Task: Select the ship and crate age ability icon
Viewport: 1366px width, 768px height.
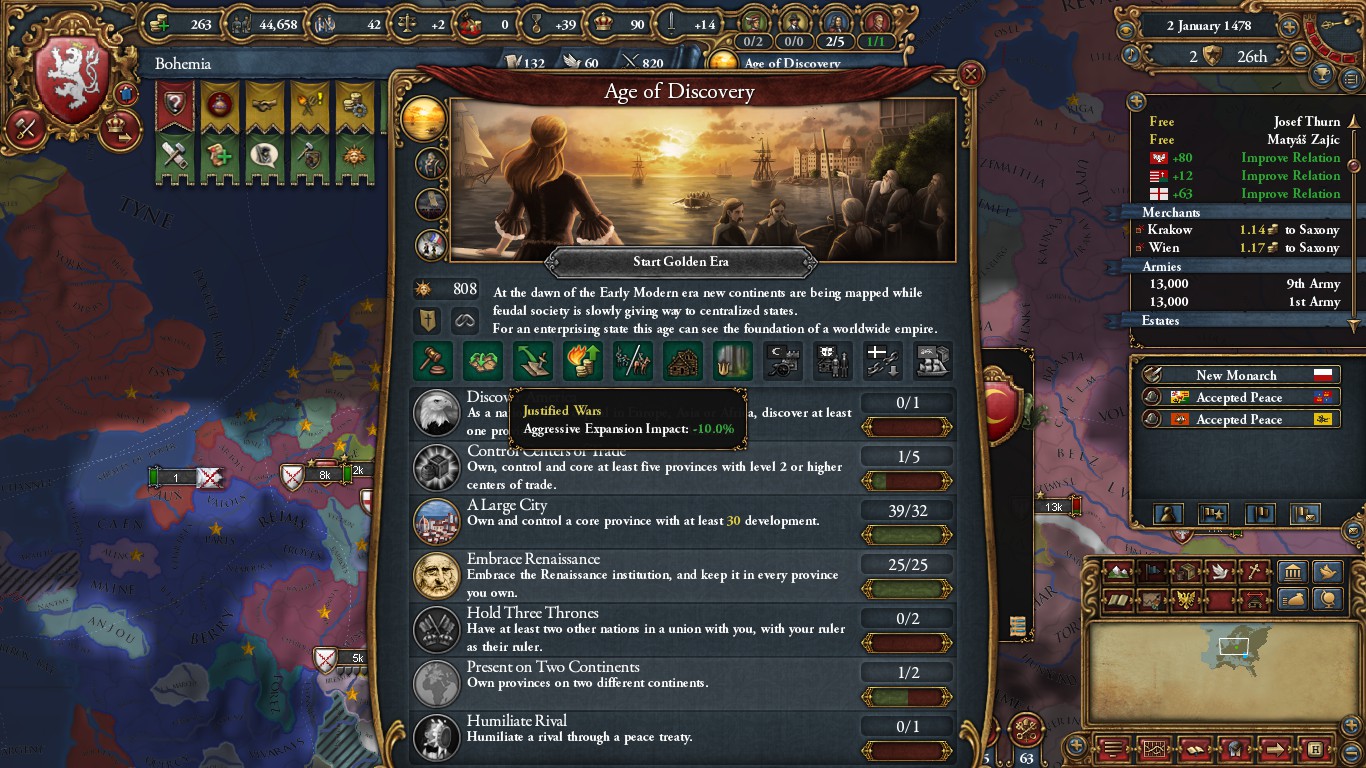Action: (x=932, y=360)
